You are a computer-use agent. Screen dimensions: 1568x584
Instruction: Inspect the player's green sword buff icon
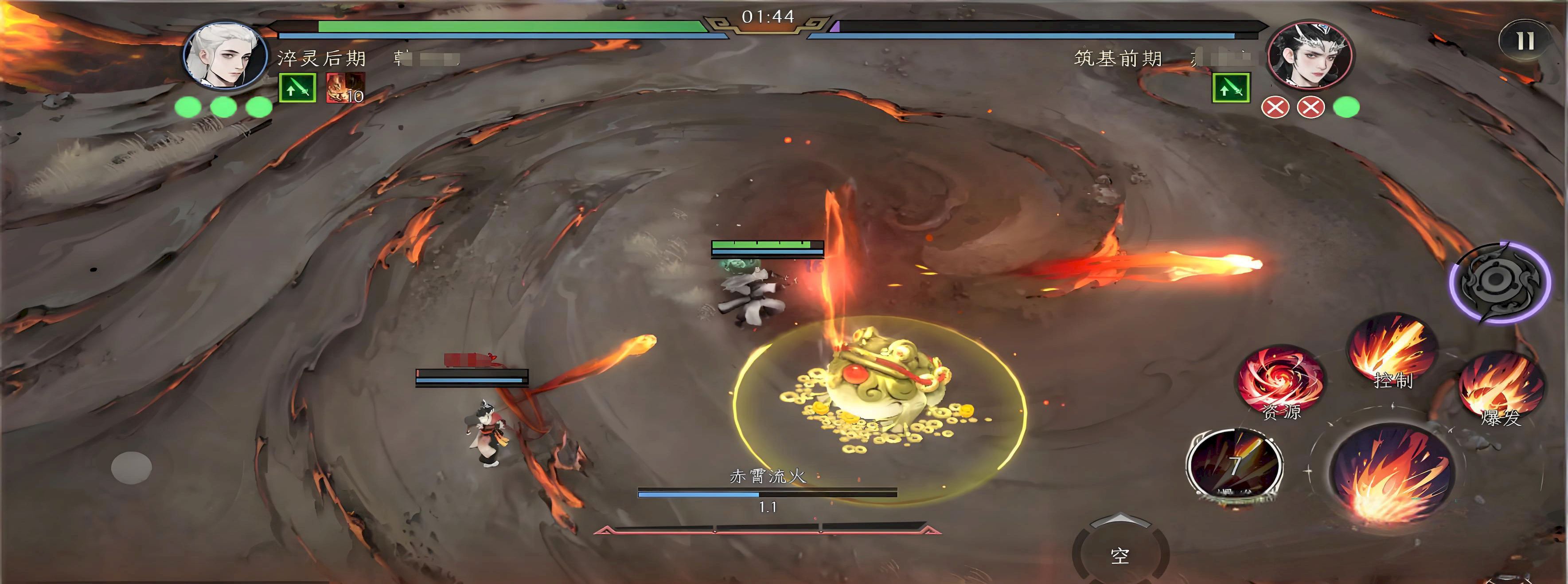coord(297,88)
